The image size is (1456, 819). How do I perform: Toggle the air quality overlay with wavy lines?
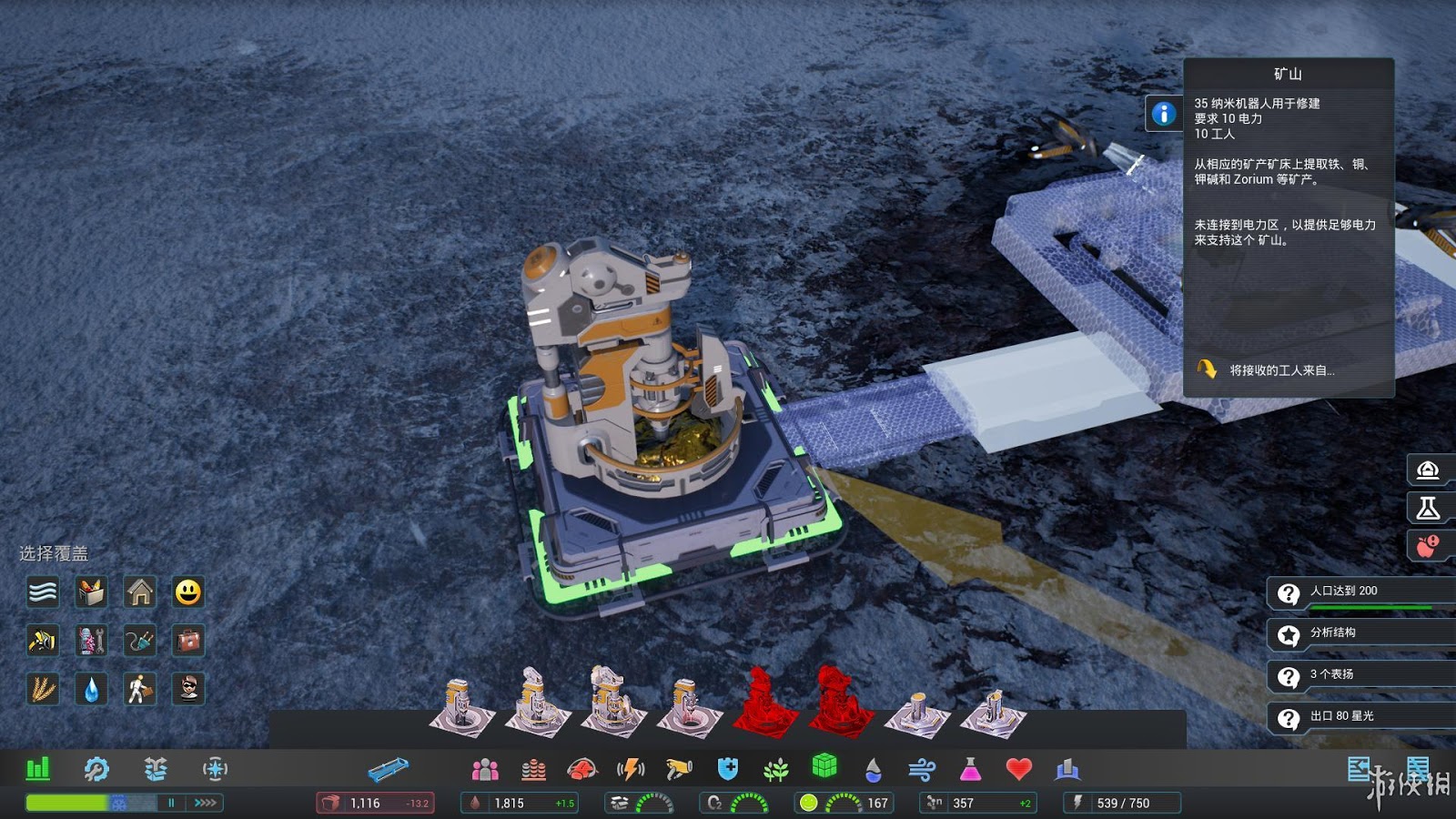tap(43, 592)
